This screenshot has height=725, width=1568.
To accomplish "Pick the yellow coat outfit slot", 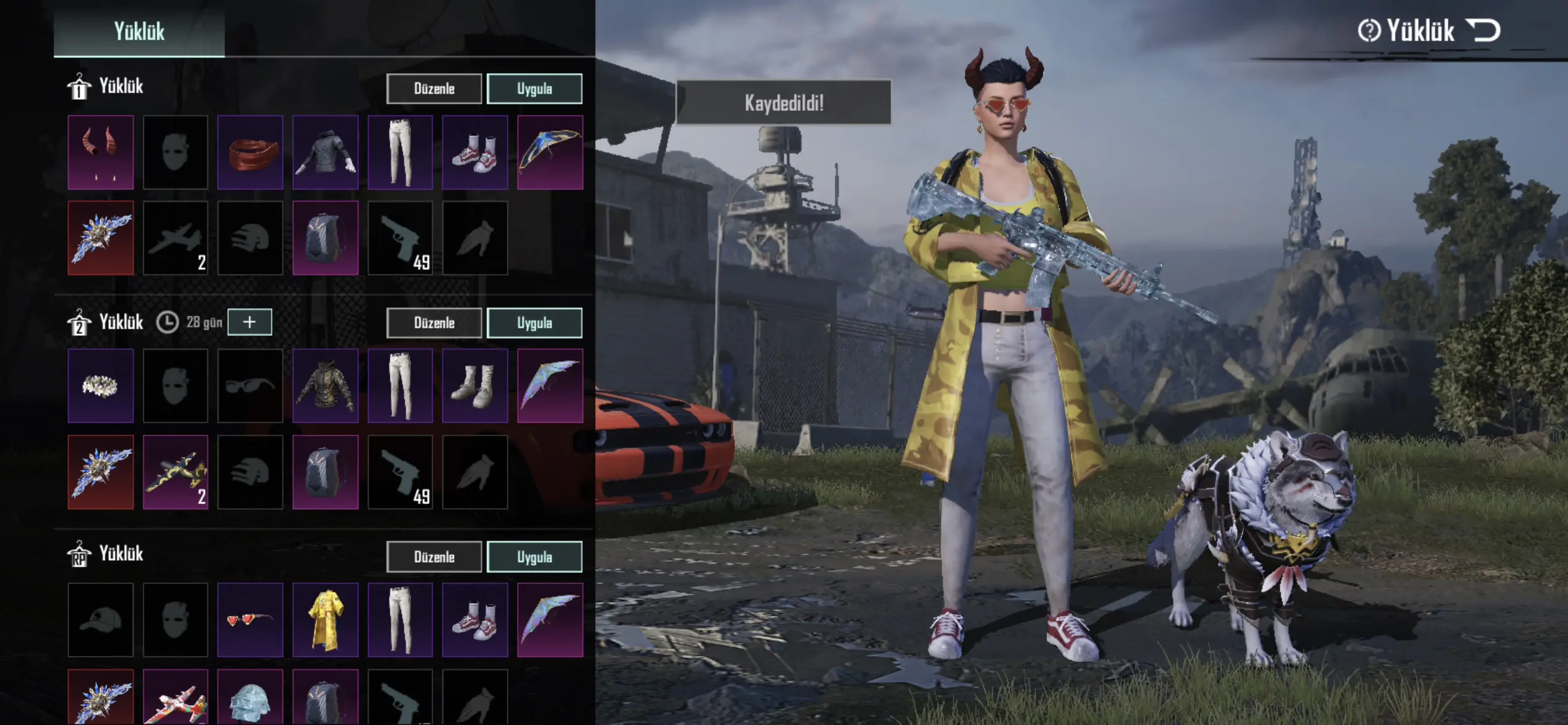I will pos(325,620).
